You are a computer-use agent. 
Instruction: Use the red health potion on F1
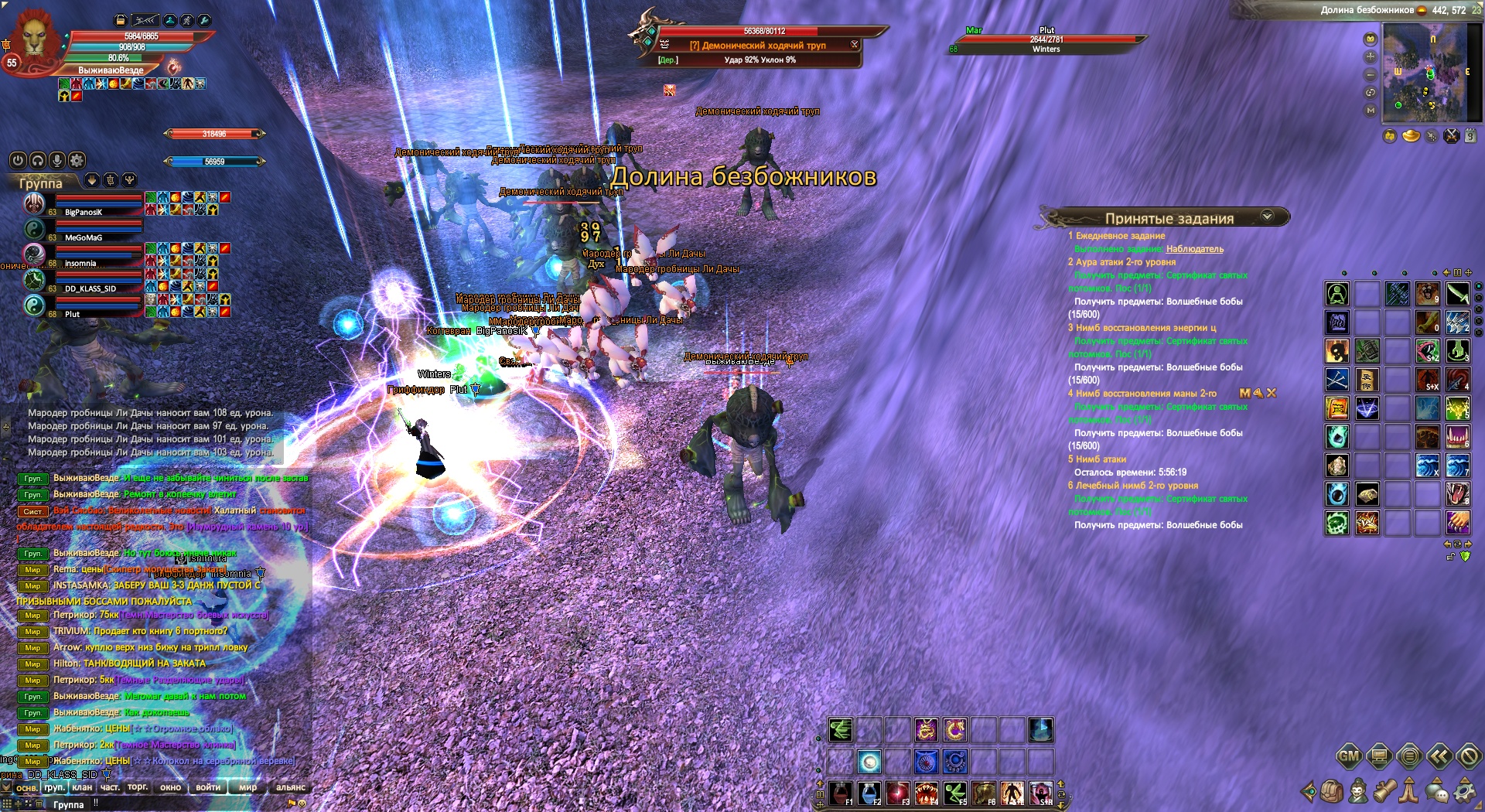coord(841,793)
